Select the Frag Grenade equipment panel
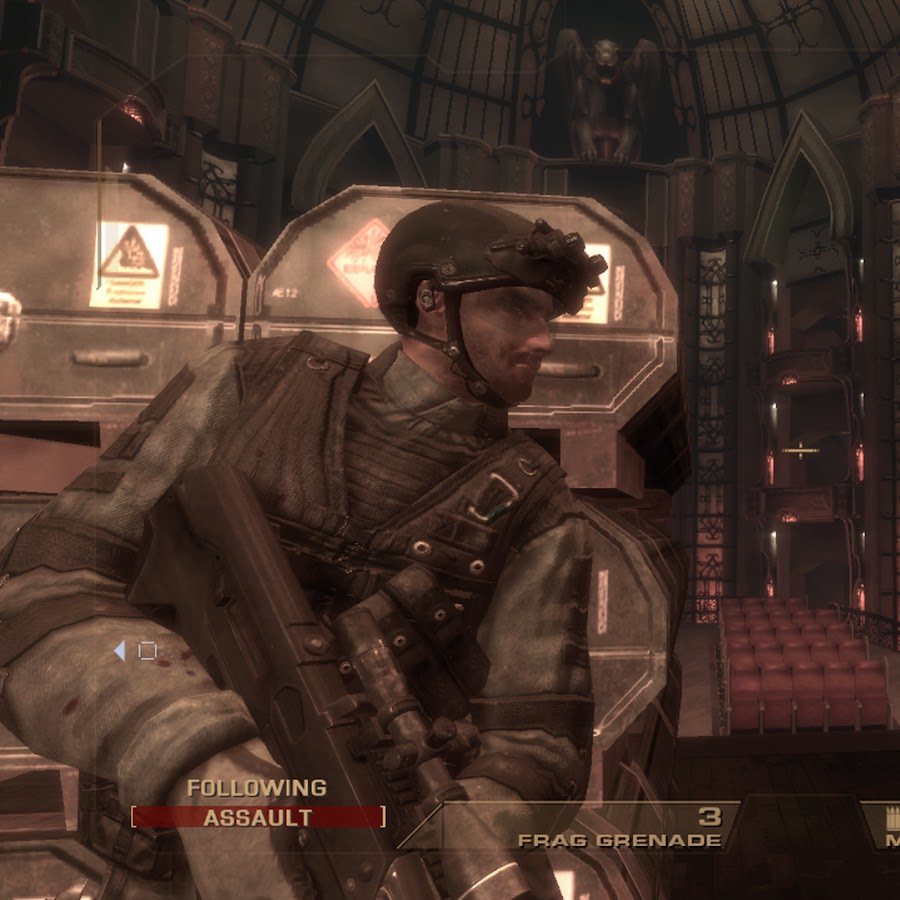The width and height of the screenshot is (900, 900). tap(620, 828)
